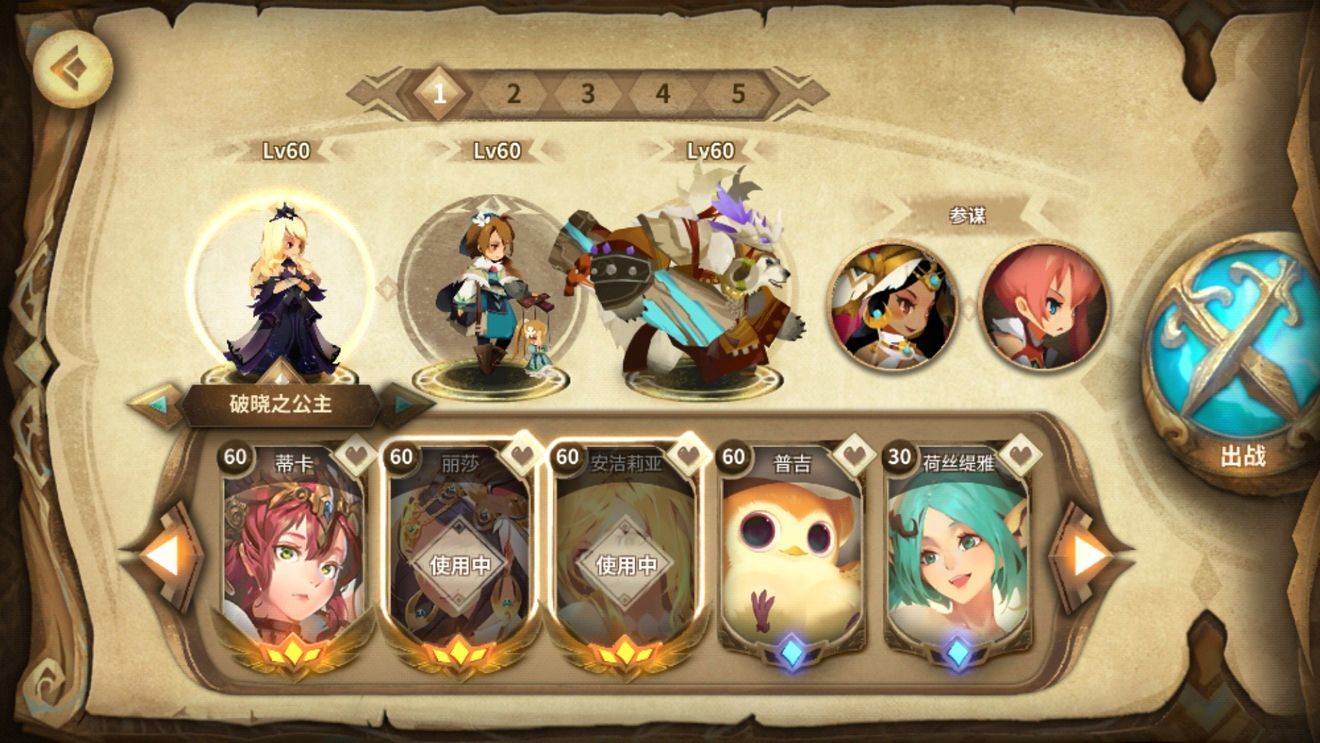Viewport: 1320px width, 743px height.
Task: Switch to team preset tab 4
Action: (x=662, y=94)
